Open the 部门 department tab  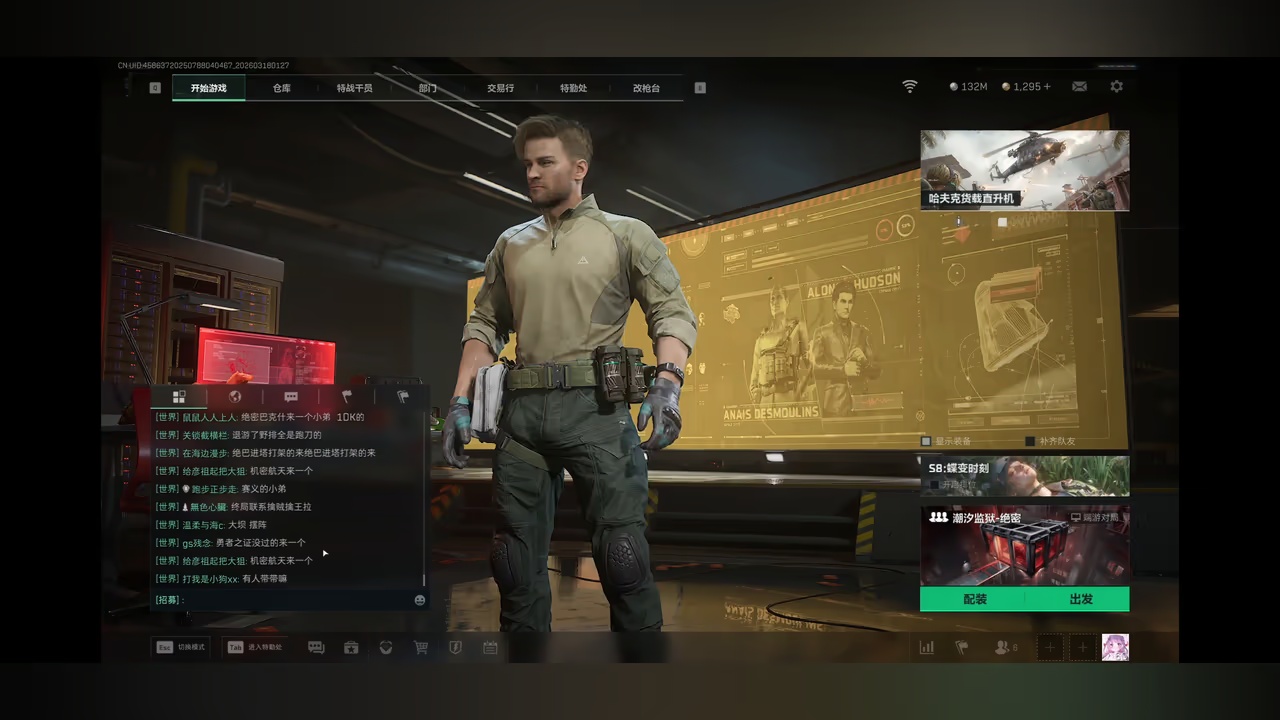tap(428, 88)
